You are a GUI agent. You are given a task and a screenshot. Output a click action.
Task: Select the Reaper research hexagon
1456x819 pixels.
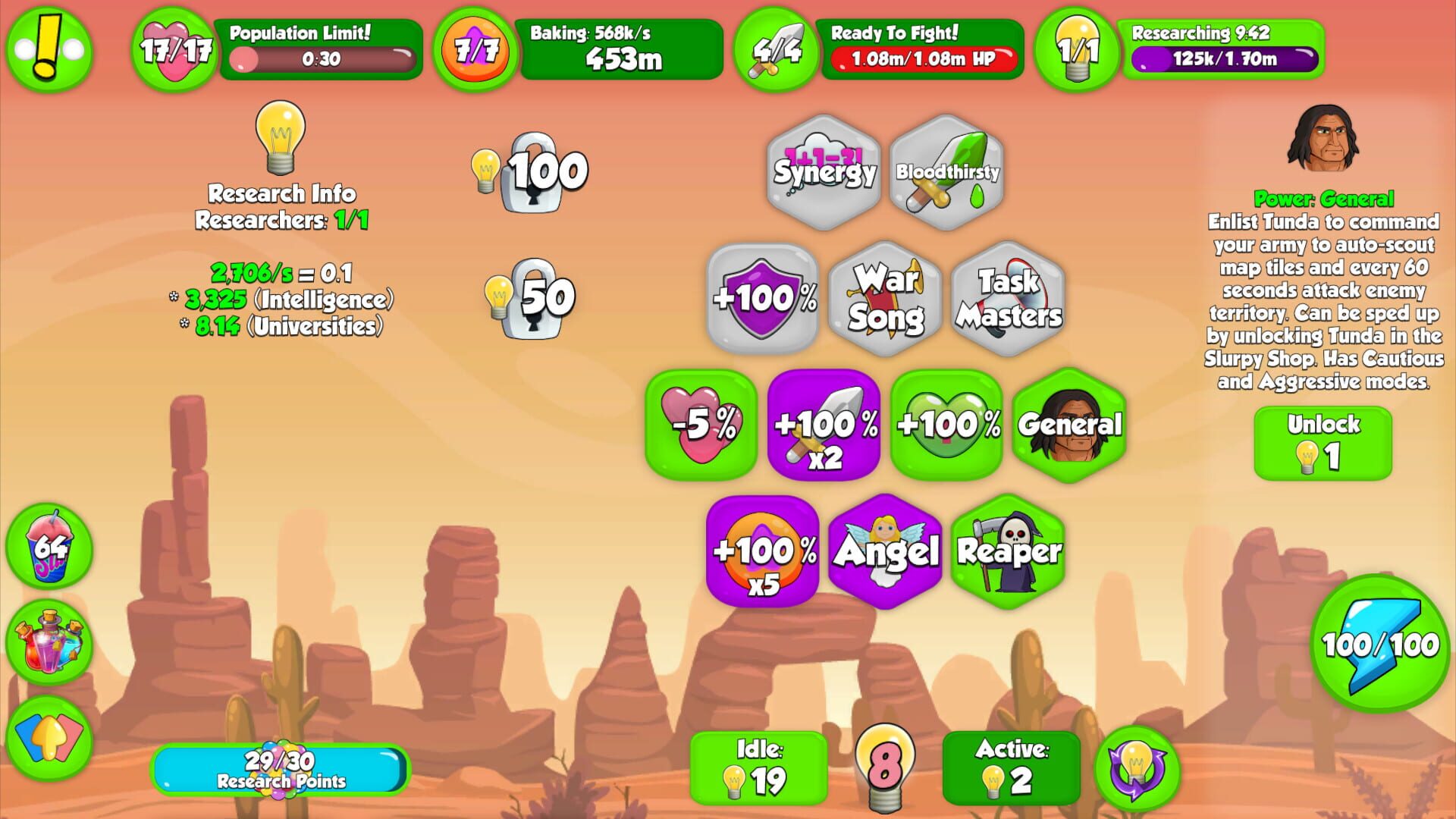coord(1009,551)
